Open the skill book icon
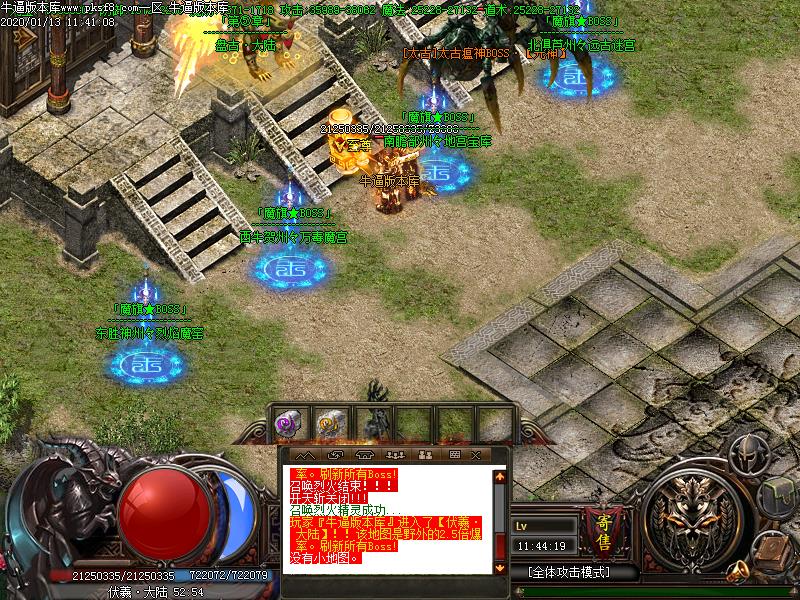Viewport: 800px width, 600px height. click(774, 548)
